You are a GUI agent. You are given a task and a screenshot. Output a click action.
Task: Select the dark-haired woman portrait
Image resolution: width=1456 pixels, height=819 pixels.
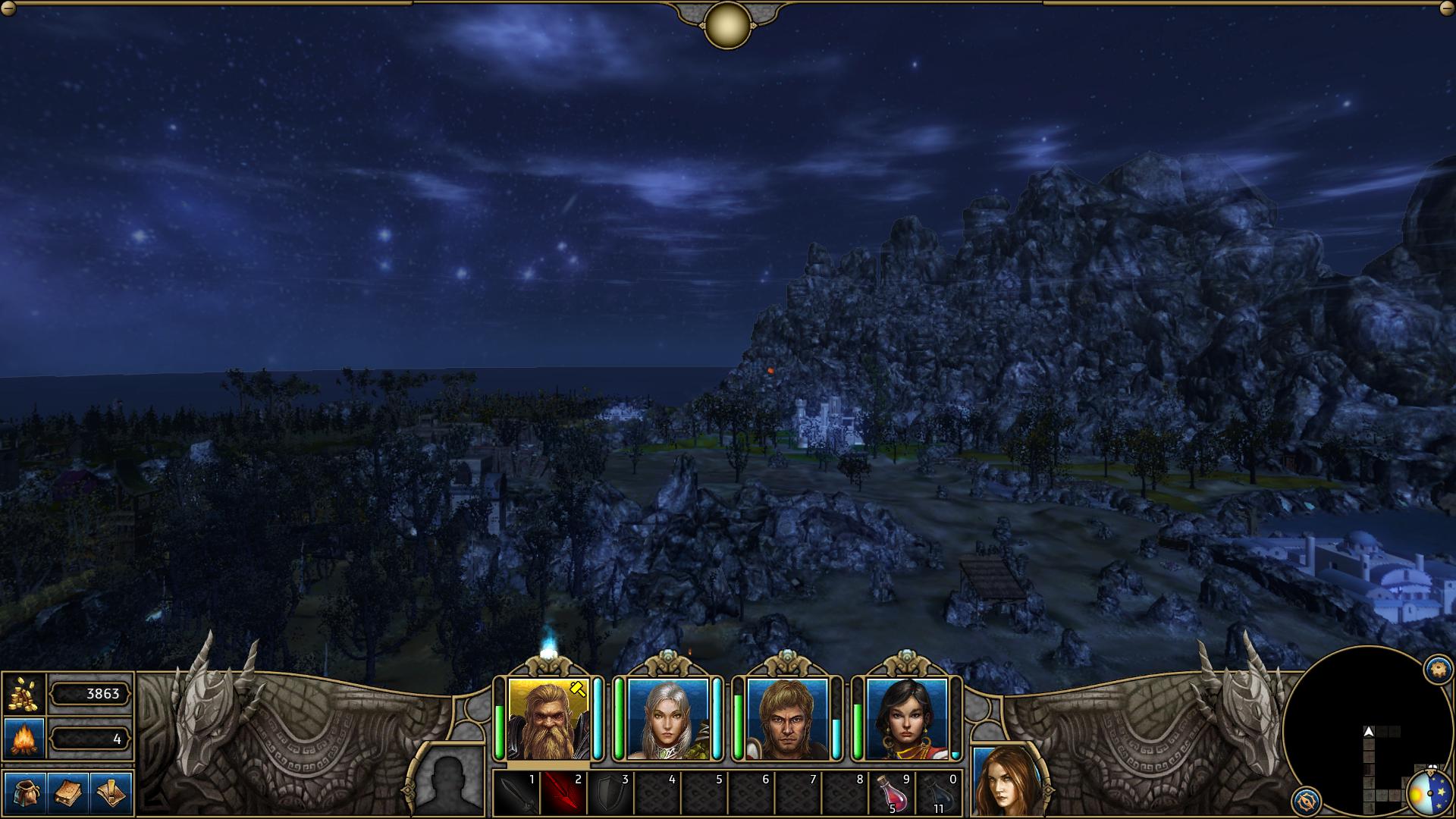click(x=906, y=719)
